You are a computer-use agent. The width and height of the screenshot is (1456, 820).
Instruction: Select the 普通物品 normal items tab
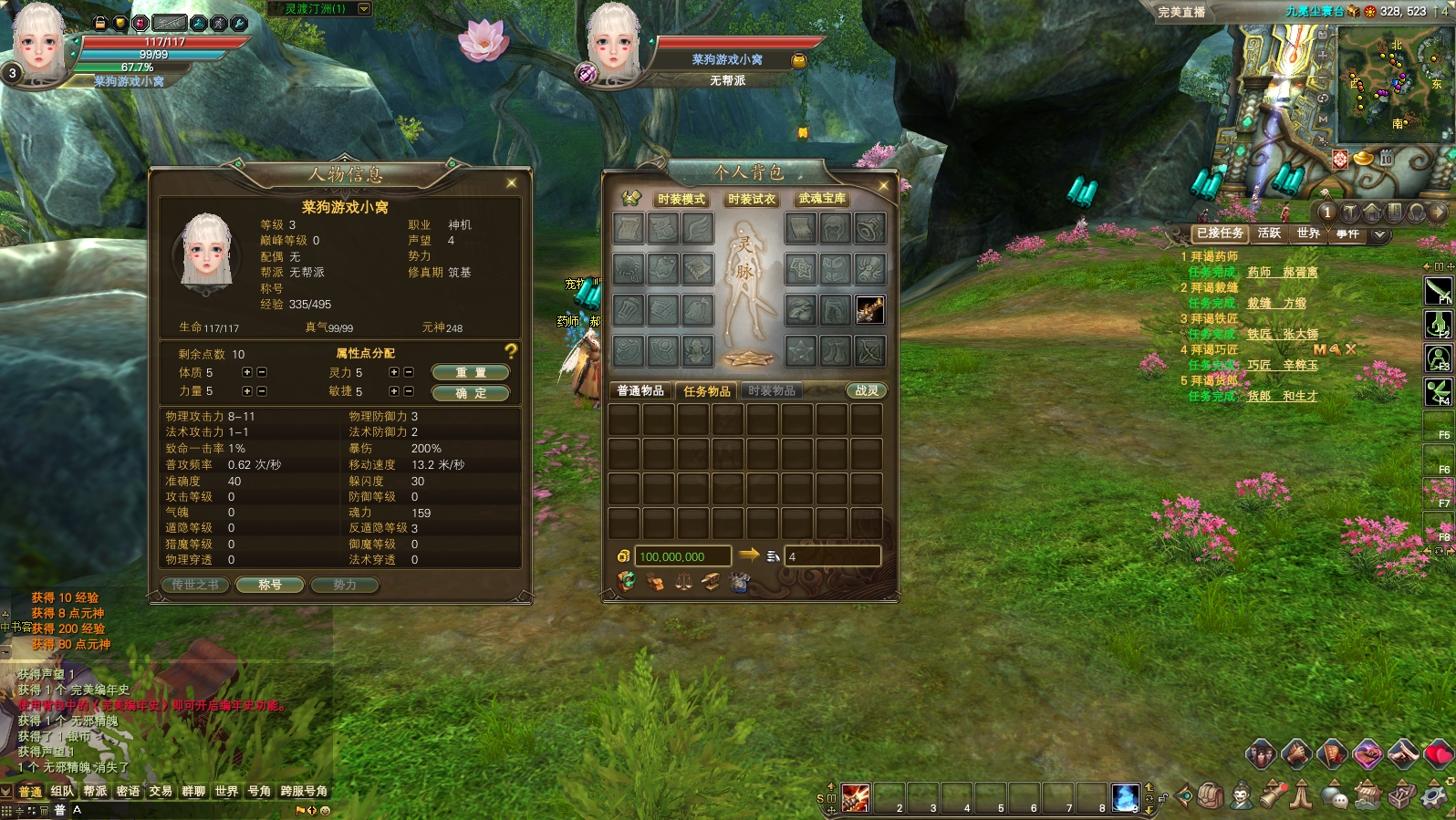click(x=640, y=391)
